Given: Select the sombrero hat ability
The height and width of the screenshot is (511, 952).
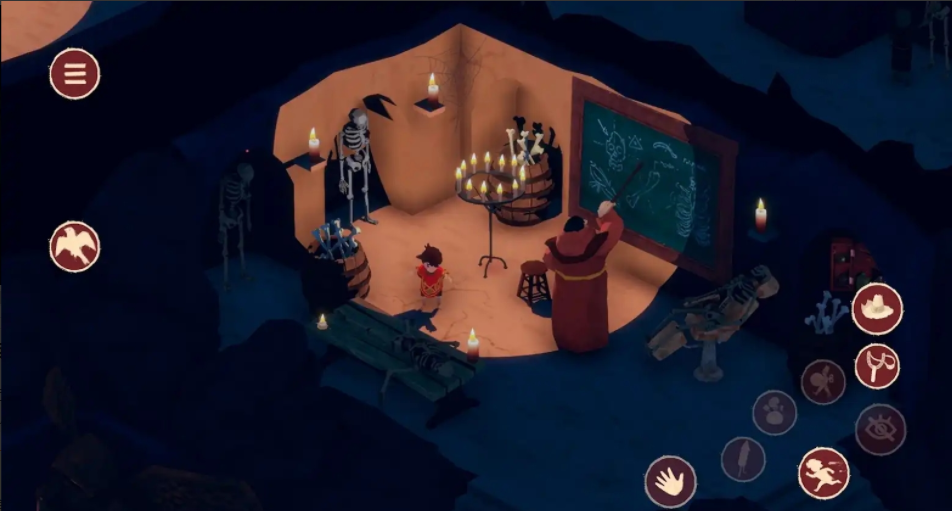Looking at the screenshot, I should coord(878,309).
